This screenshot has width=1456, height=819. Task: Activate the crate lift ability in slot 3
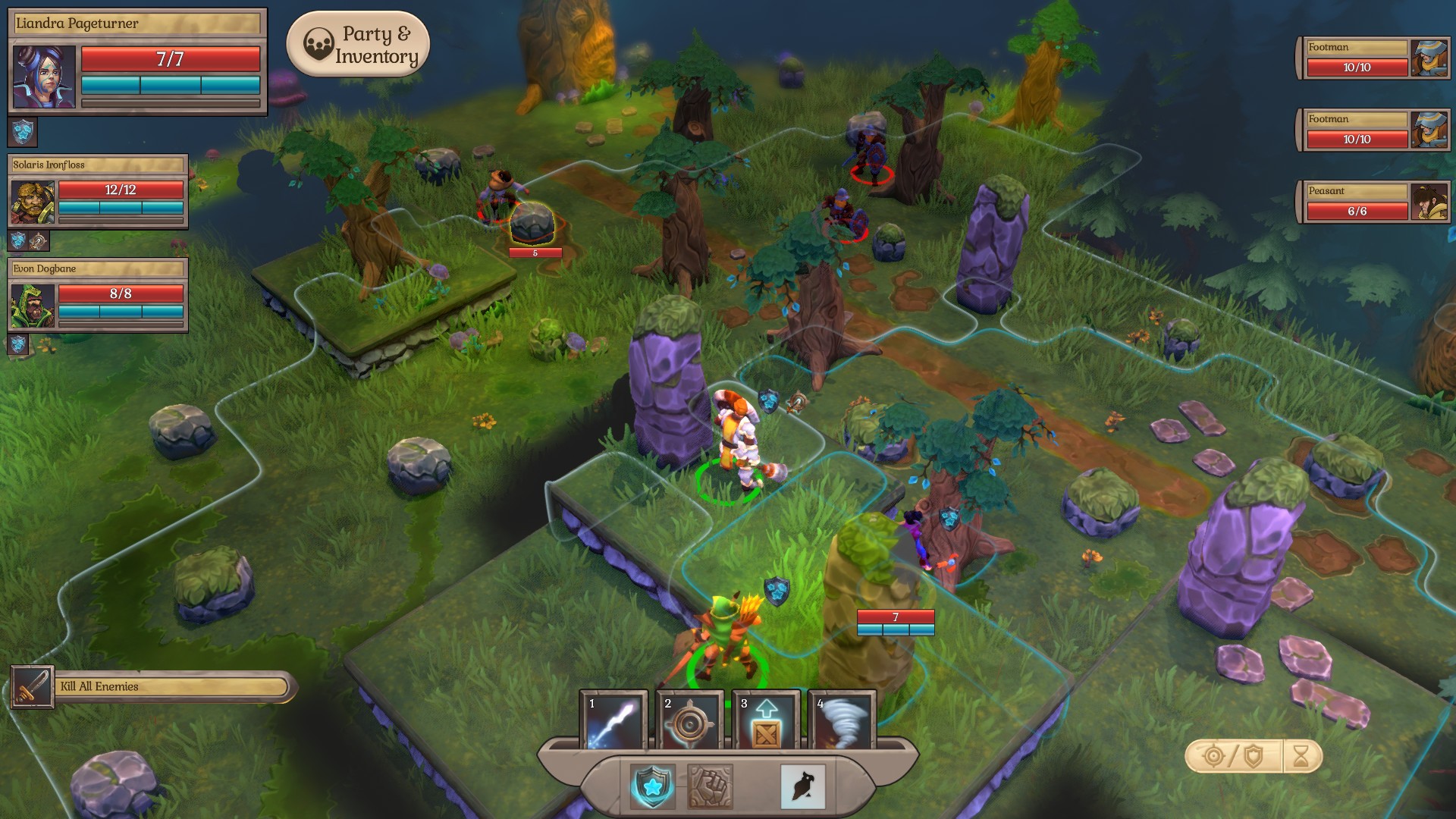pos(765,720)
